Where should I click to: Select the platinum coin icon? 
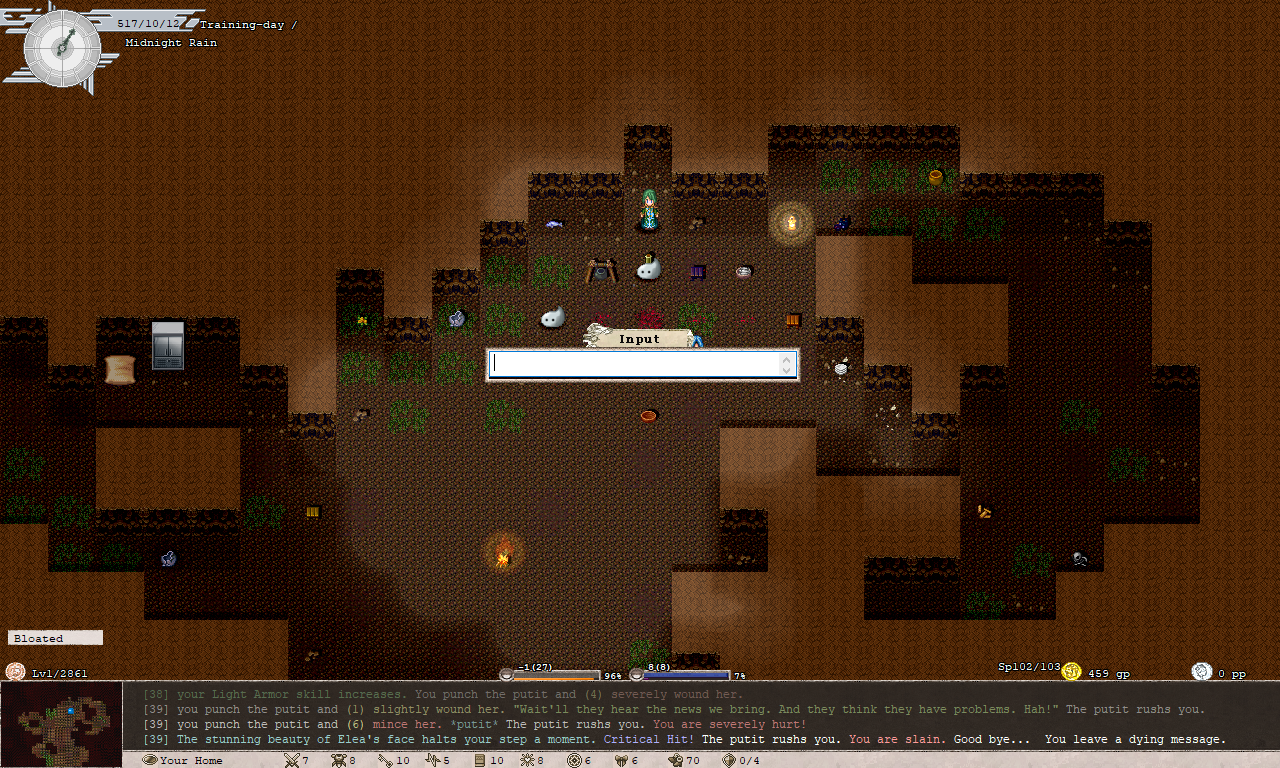click(x=1202, y=672)
